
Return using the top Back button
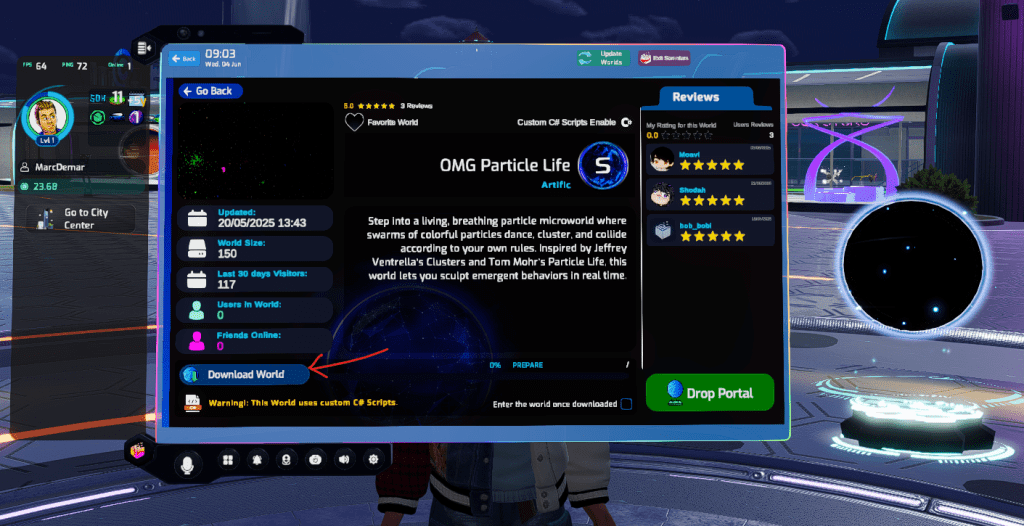point(183,59)
